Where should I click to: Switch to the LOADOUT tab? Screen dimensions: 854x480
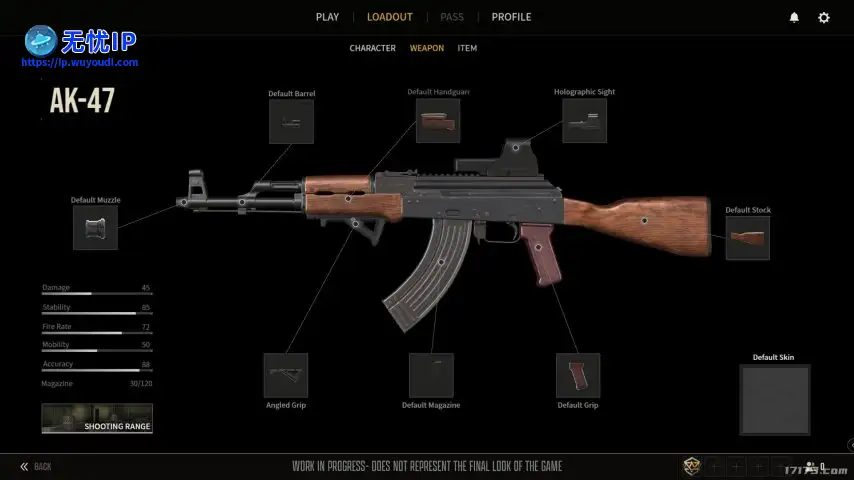pyautogui.click(x=389, y=17)
